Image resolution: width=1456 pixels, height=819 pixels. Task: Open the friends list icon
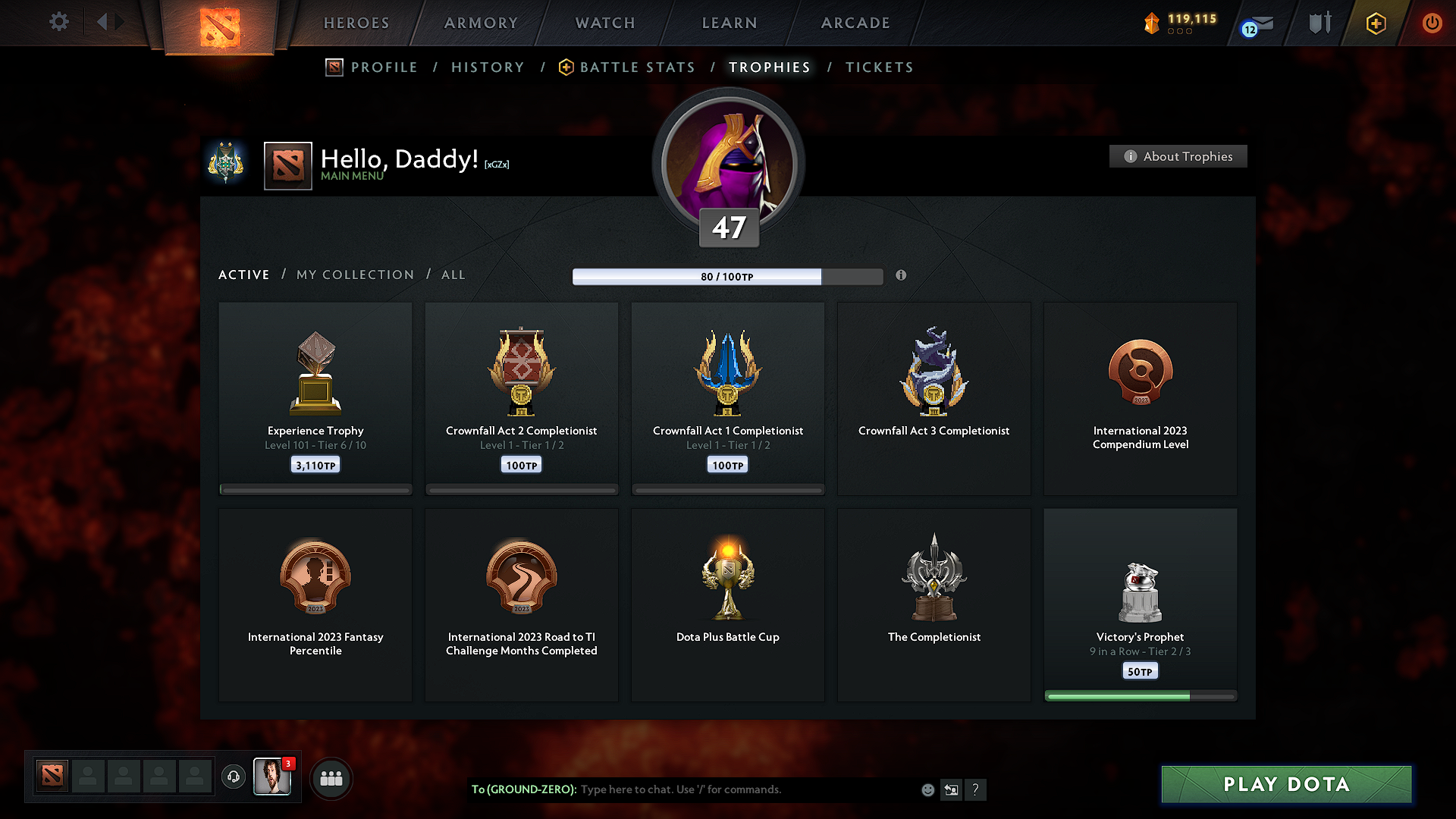tap(331, 777)
